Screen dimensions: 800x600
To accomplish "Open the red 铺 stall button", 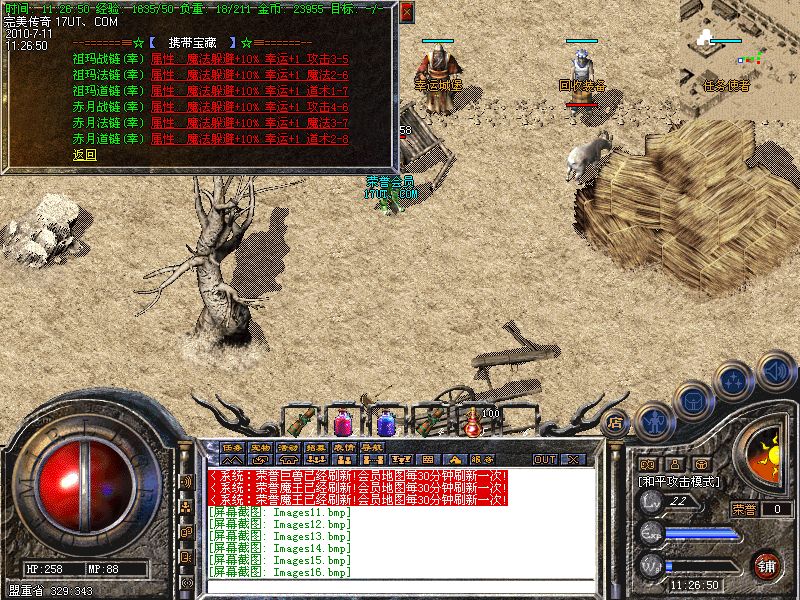I will coord(766,566).
